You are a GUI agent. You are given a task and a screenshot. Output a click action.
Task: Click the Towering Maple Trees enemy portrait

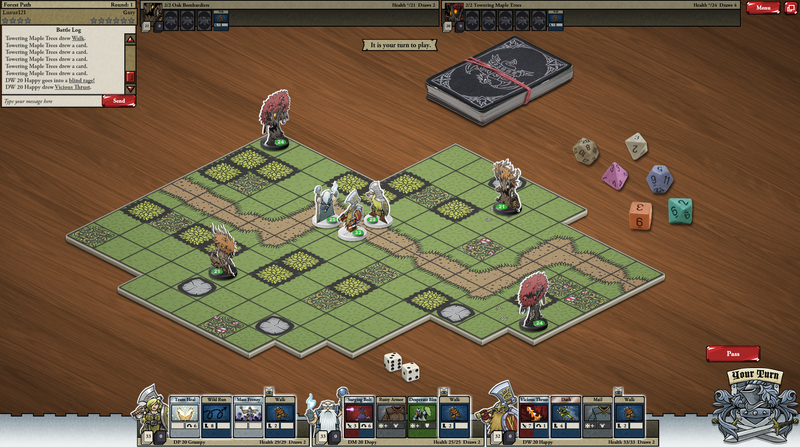pos(454,13)
